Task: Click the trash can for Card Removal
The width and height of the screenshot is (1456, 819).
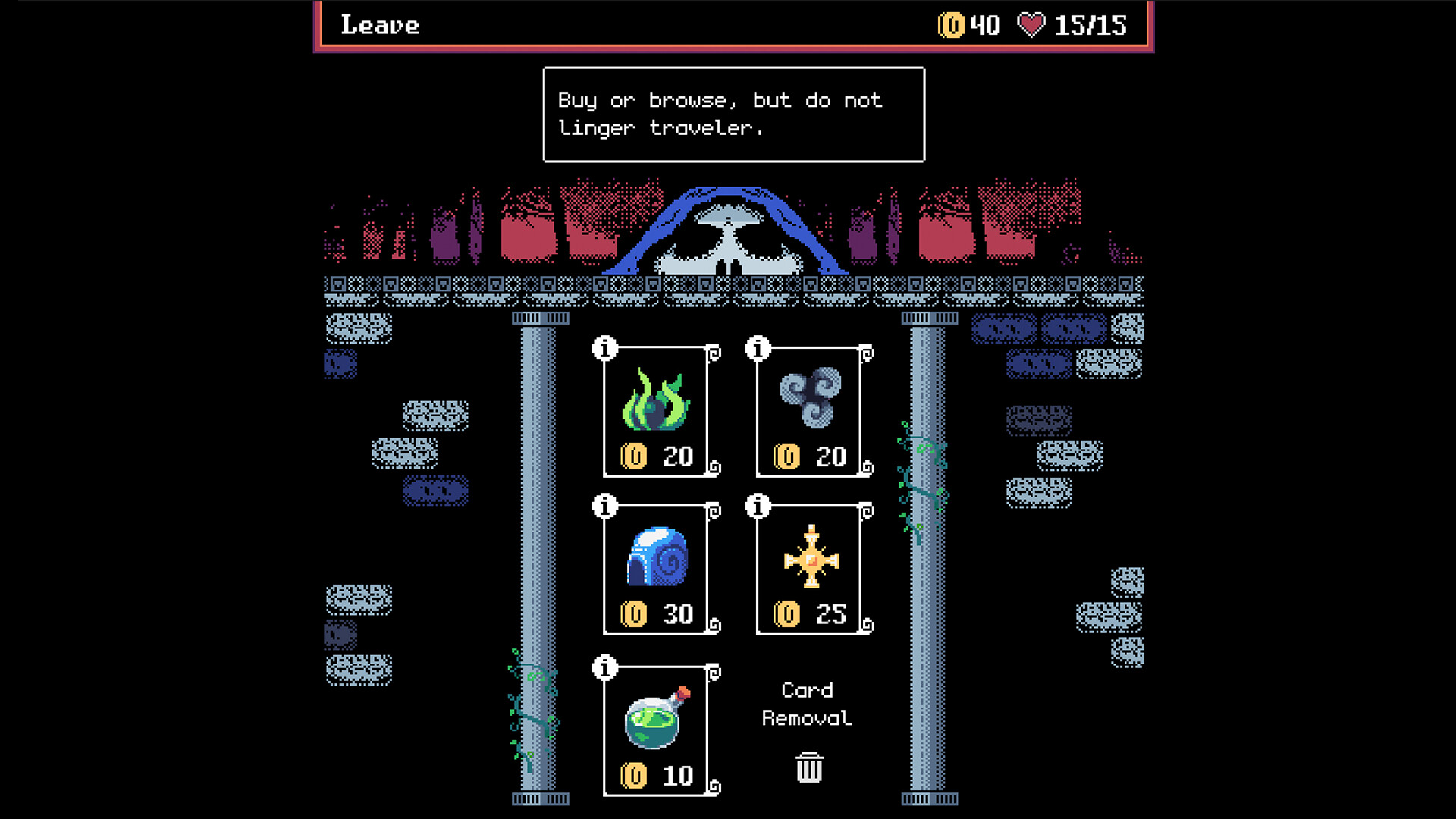Action: point(808,767)
